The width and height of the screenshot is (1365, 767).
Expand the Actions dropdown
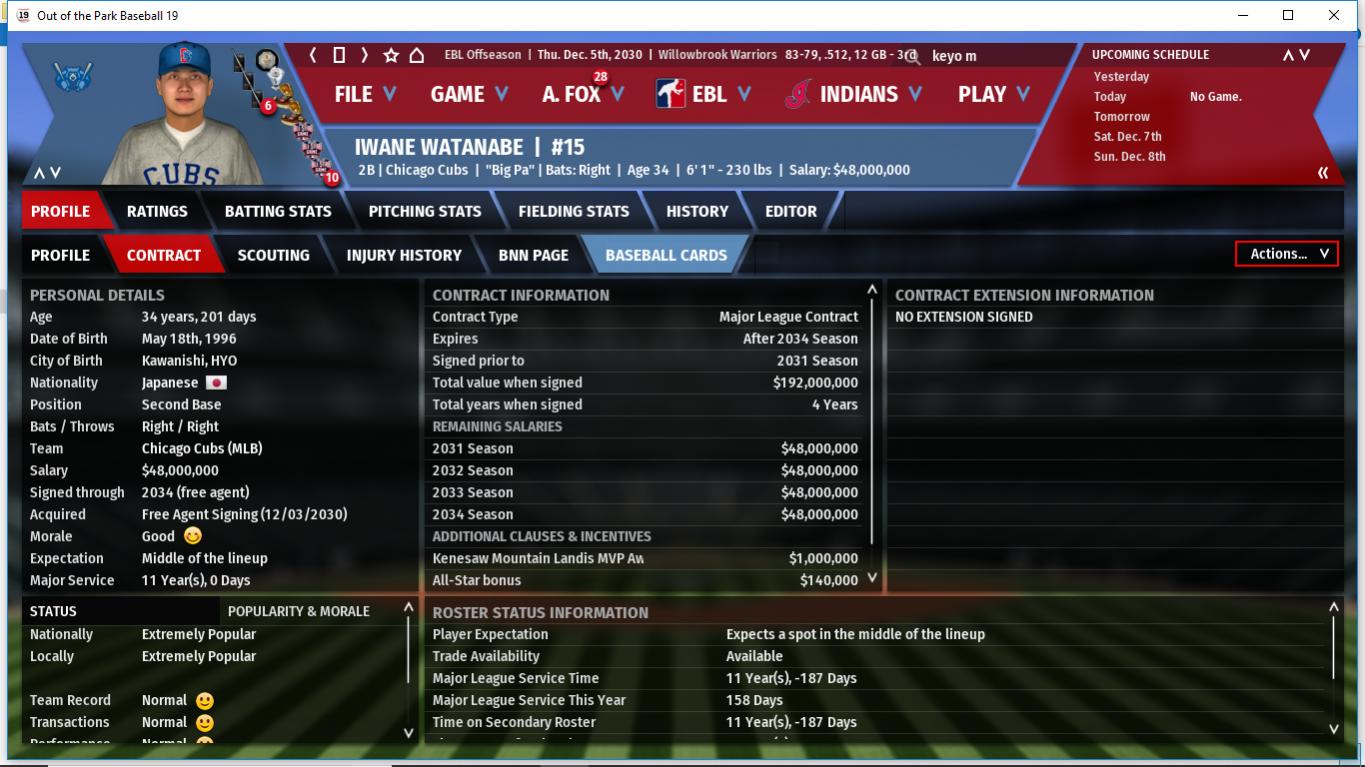click(1287, 254)
